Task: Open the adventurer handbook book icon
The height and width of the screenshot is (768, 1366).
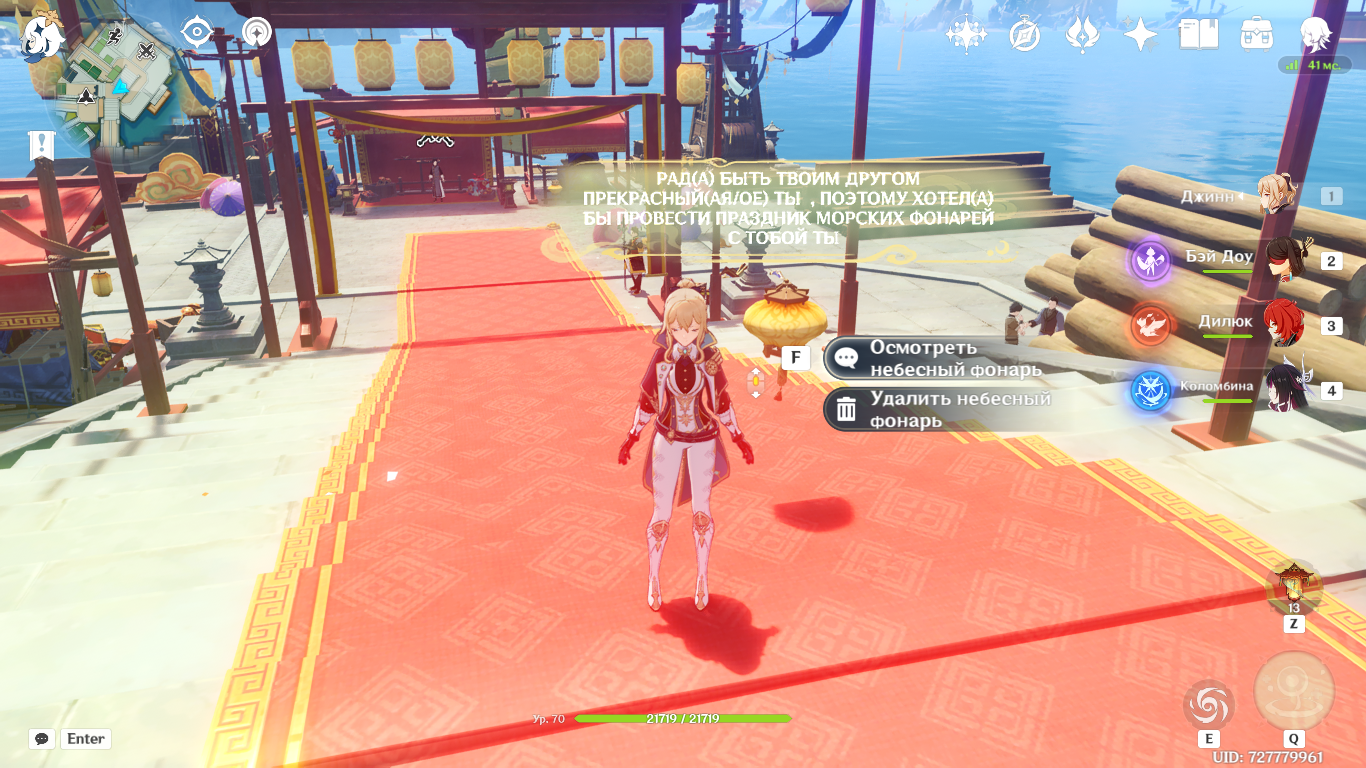Action: click(x=1198, y=35)
